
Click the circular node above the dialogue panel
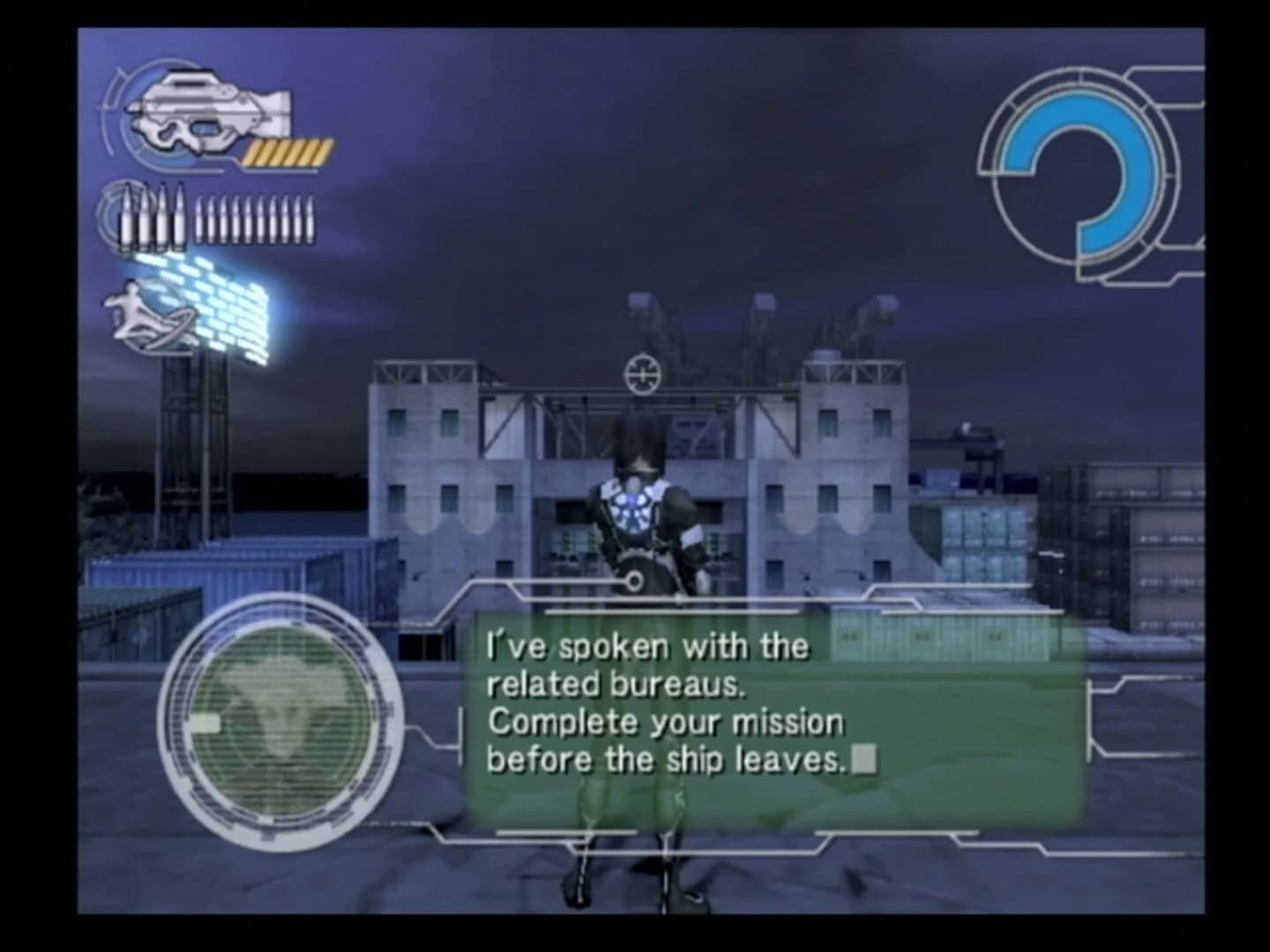click(634, 580)
